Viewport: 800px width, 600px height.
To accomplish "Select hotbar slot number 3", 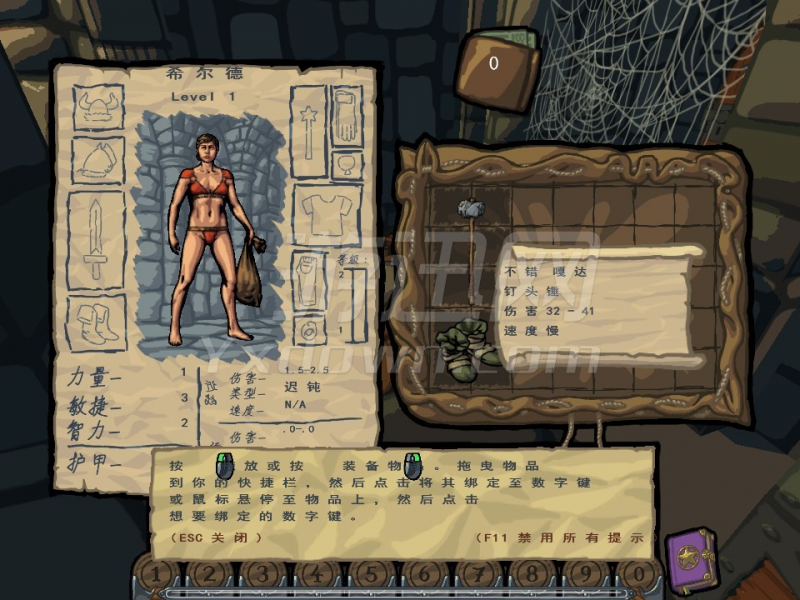I will click(x=262, y=575).
